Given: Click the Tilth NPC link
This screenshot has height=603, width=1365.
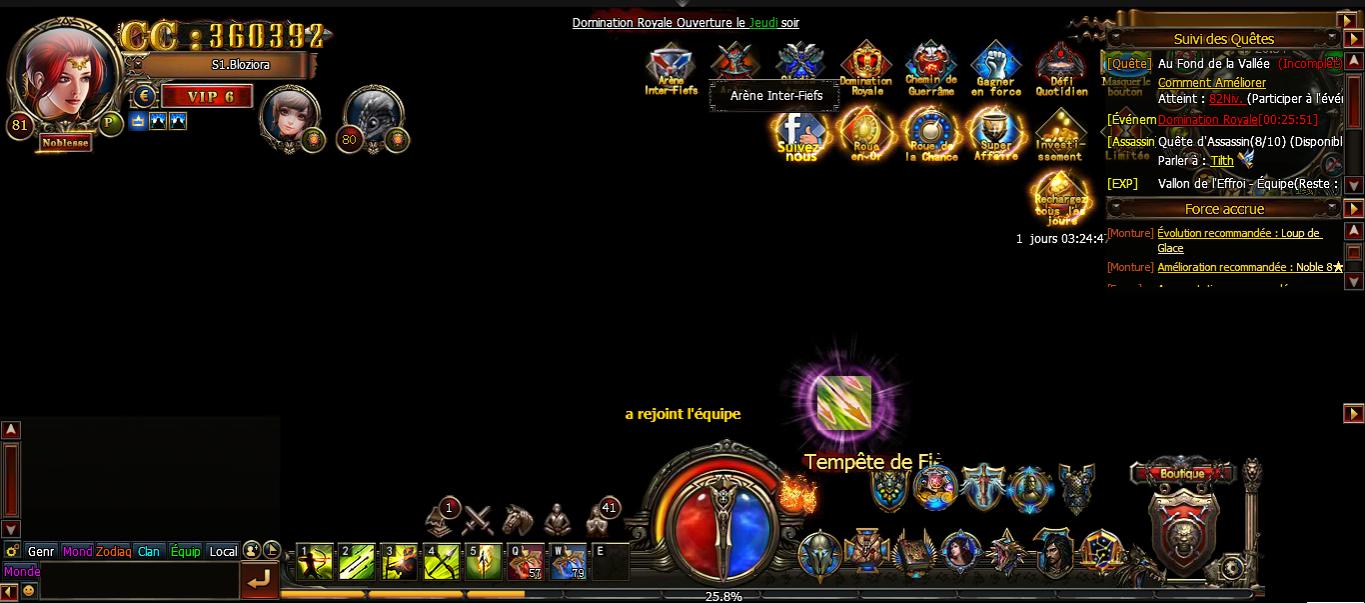Looking at the screenshot, I should [x=1221, y=160].
